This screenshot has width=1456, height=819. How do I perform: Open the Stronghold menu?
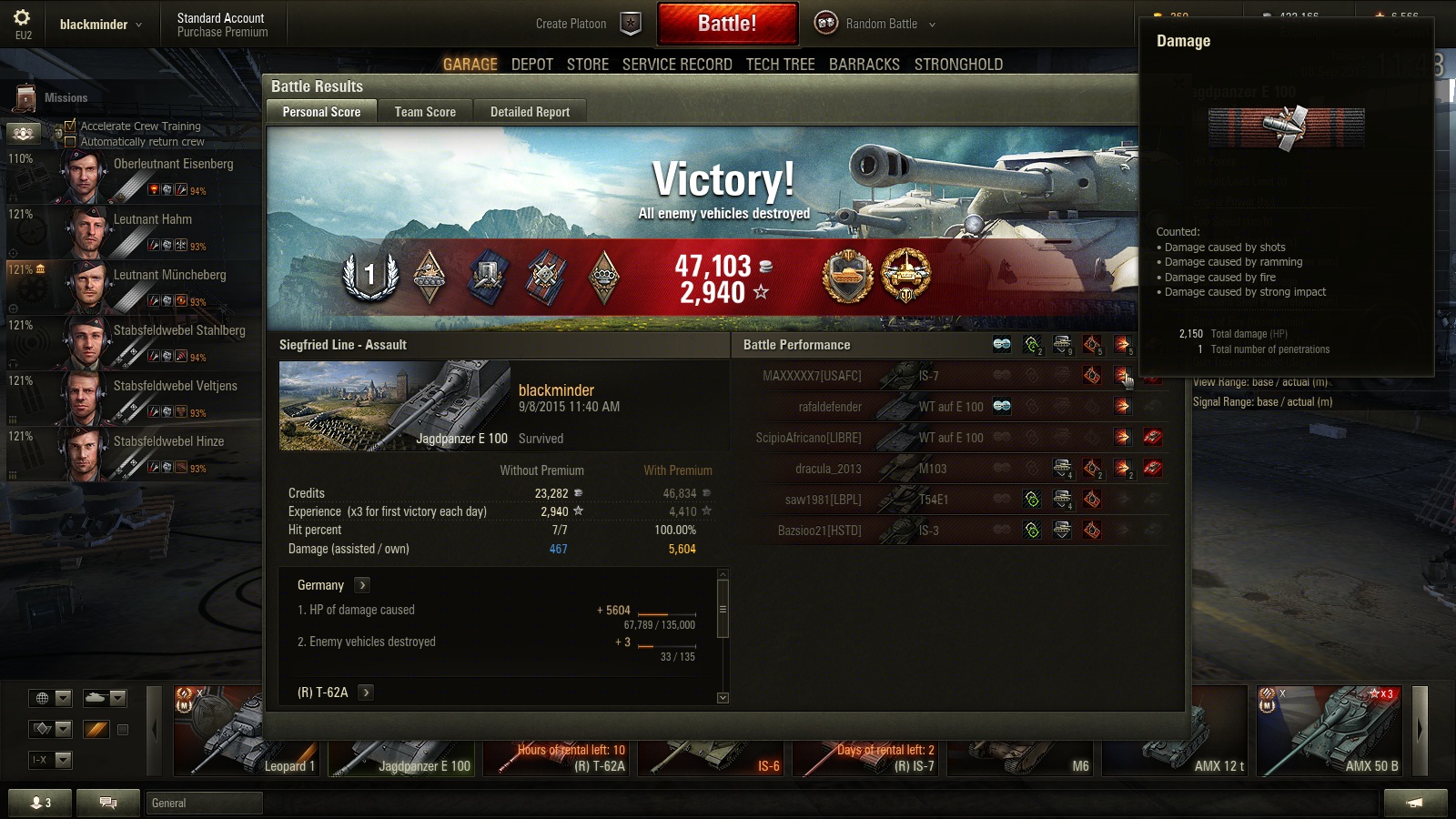click(x=958, y=65)
